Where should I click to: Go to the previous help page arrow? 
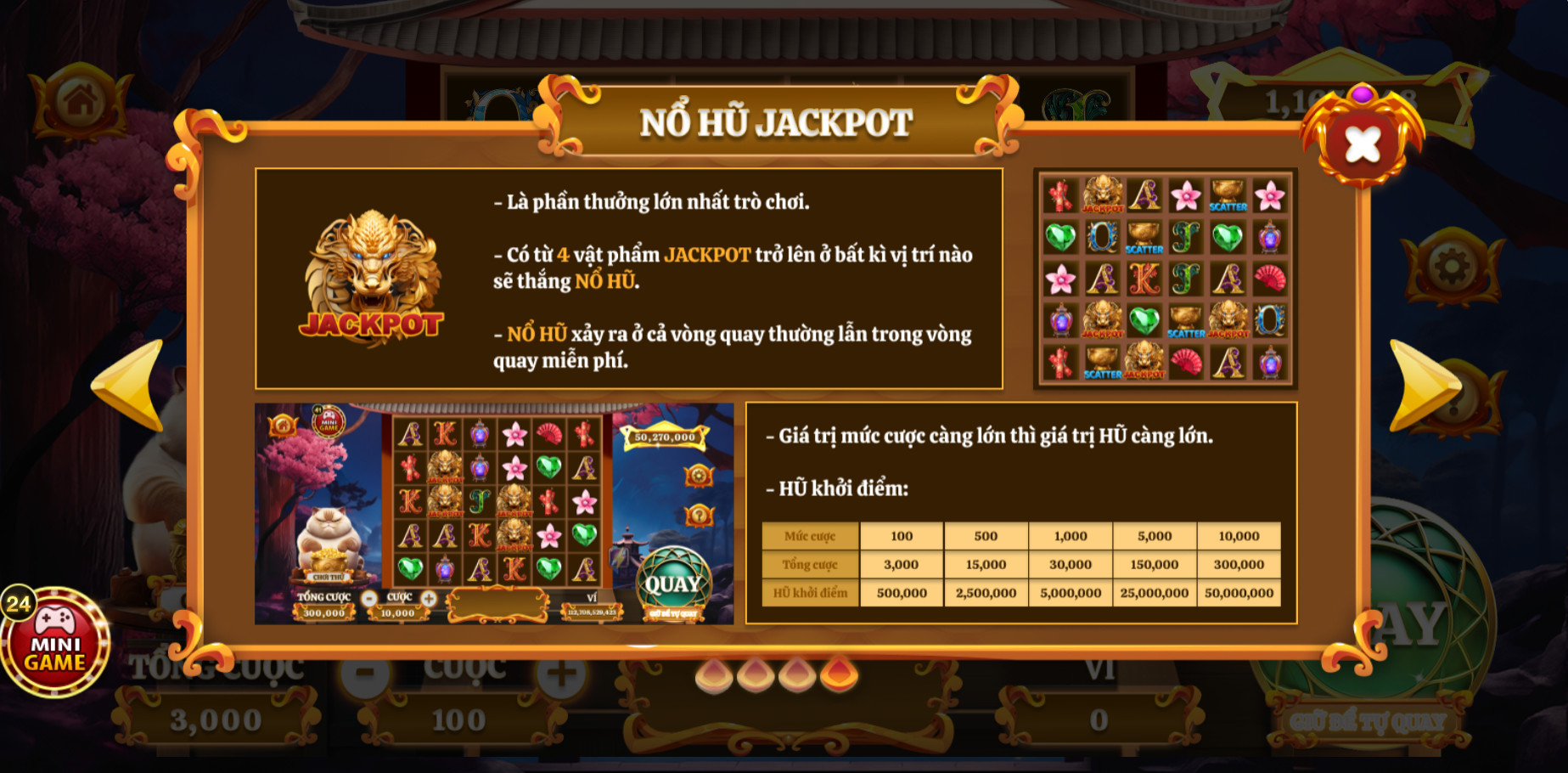(x=130, y=385)
